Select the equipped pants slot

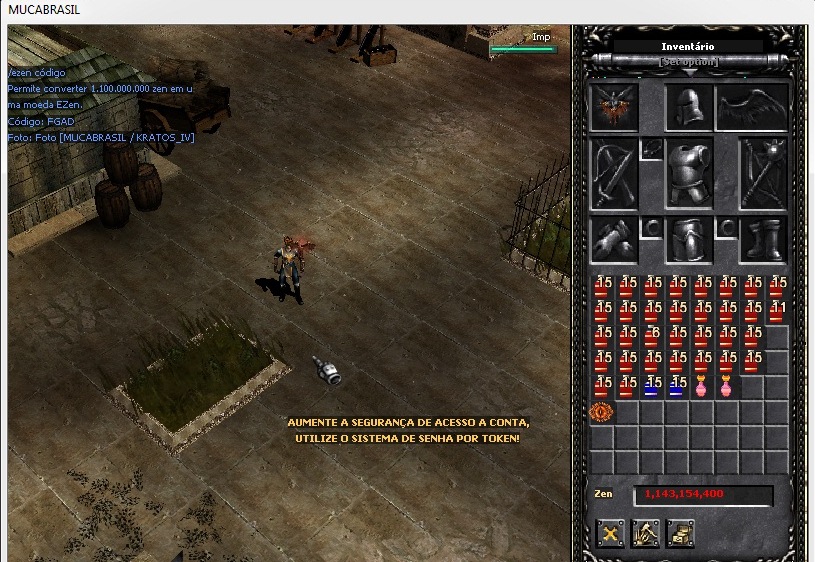click(689, 240)
